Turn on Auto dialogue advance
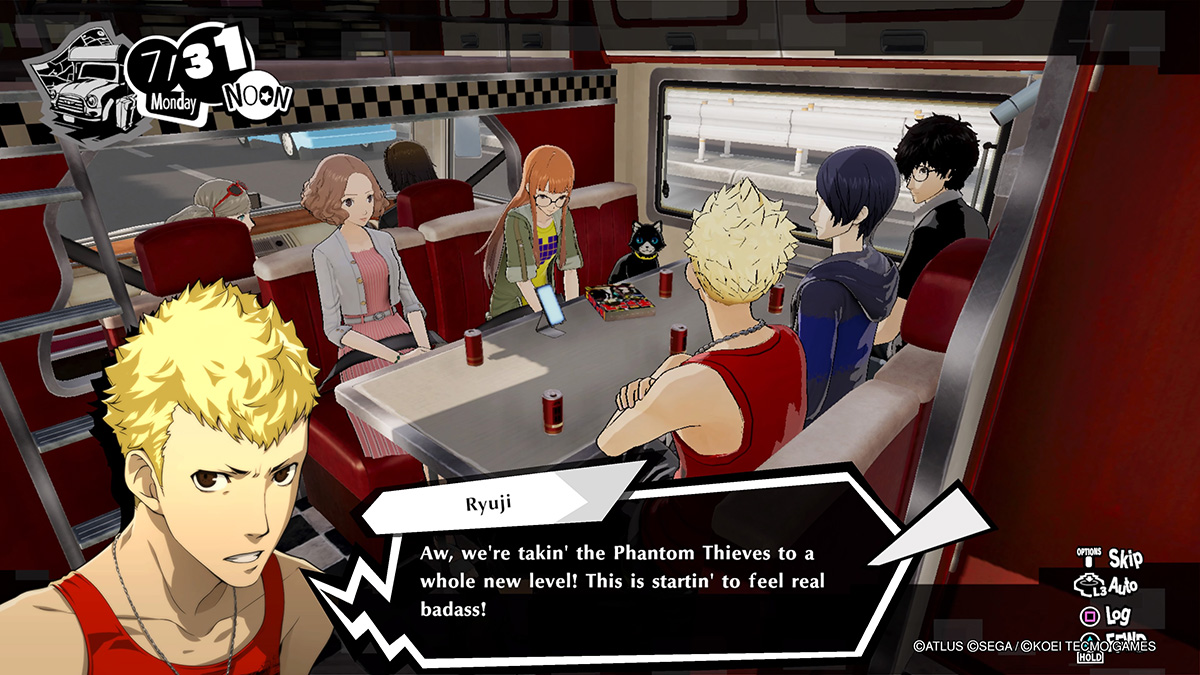 [1108, 585]
